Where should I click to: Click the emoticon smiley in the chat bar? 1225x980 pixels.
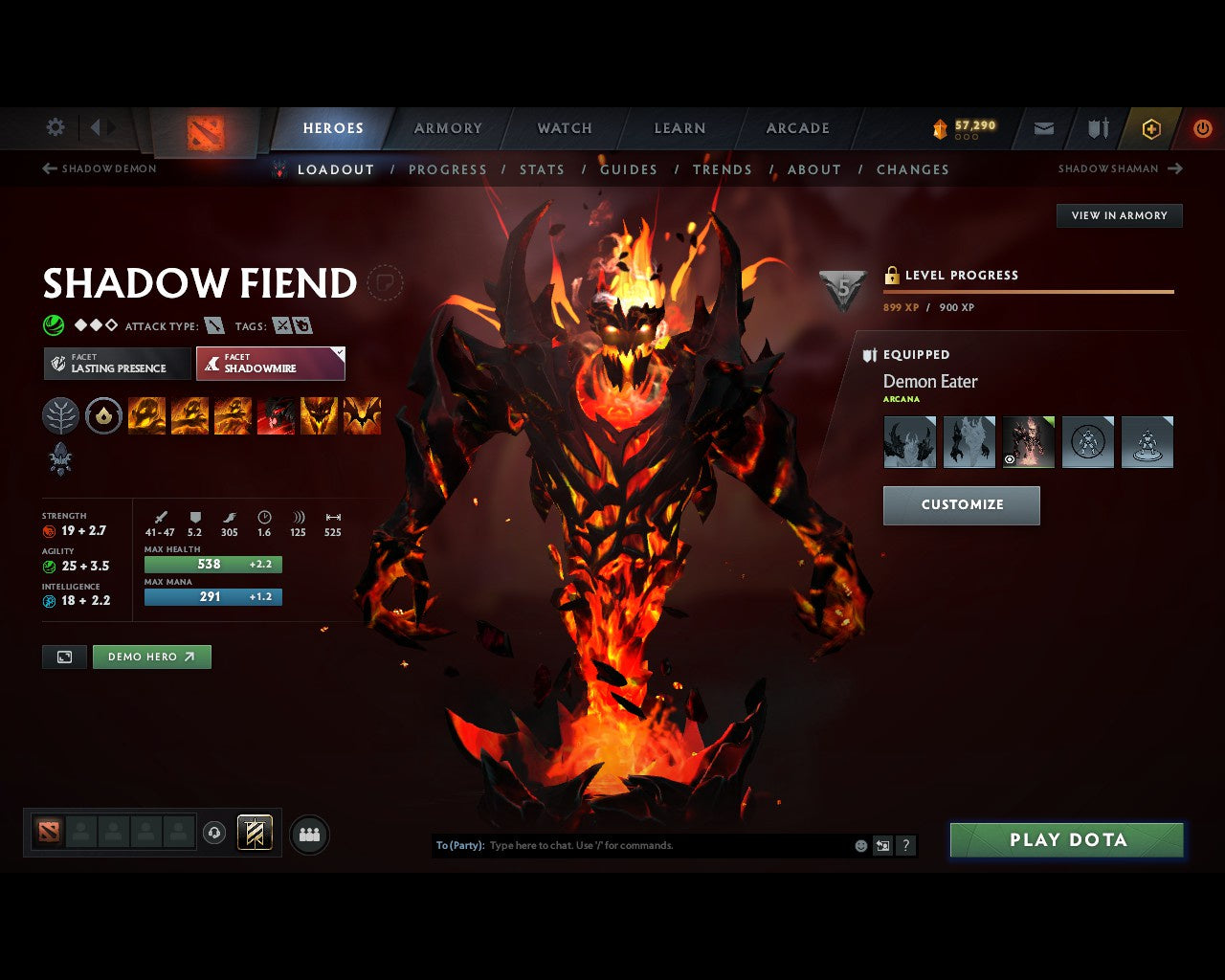pyautogui.click(x=858, y=845)
